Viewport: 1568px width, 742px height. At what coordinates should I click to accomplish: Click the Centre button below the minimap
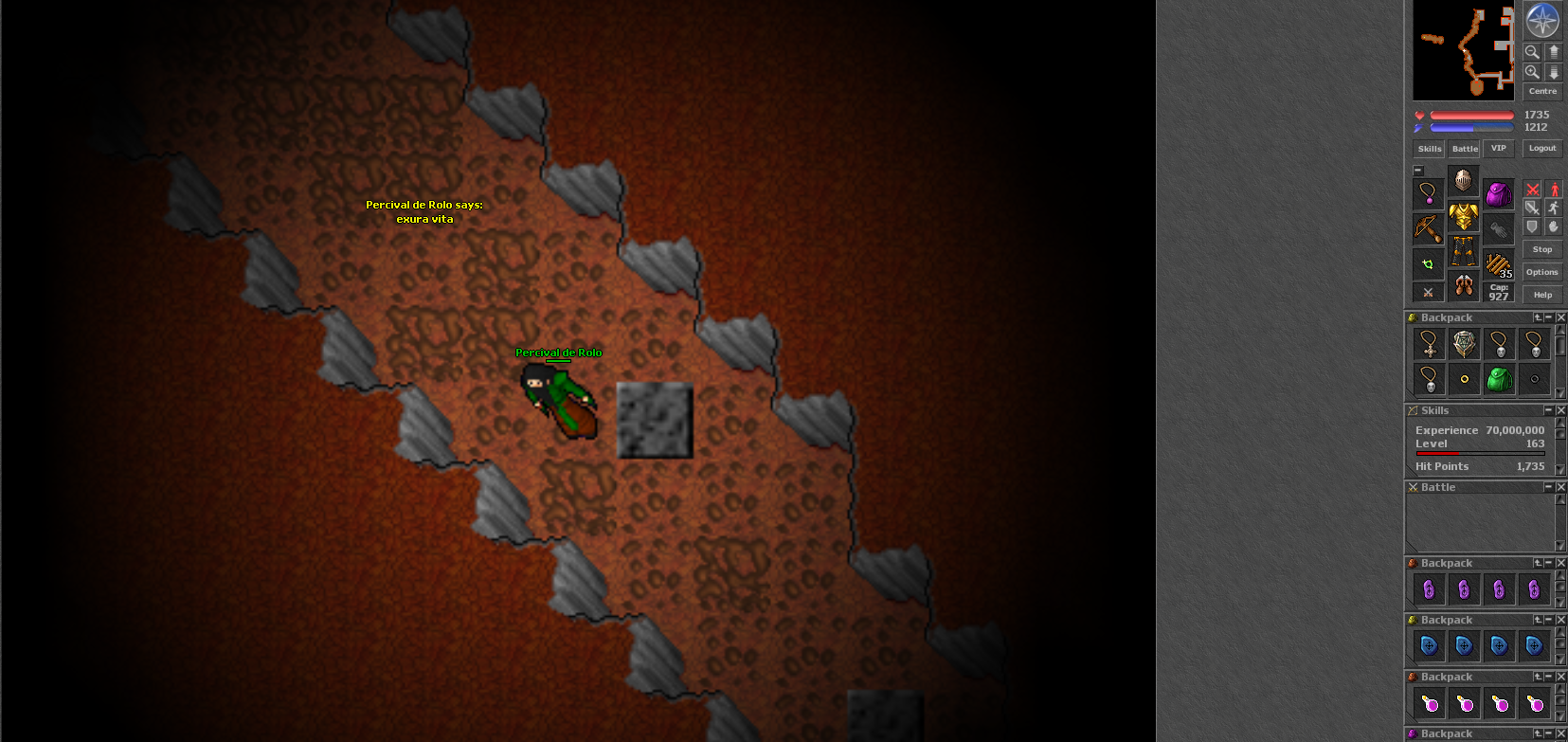click(1542, 91)
